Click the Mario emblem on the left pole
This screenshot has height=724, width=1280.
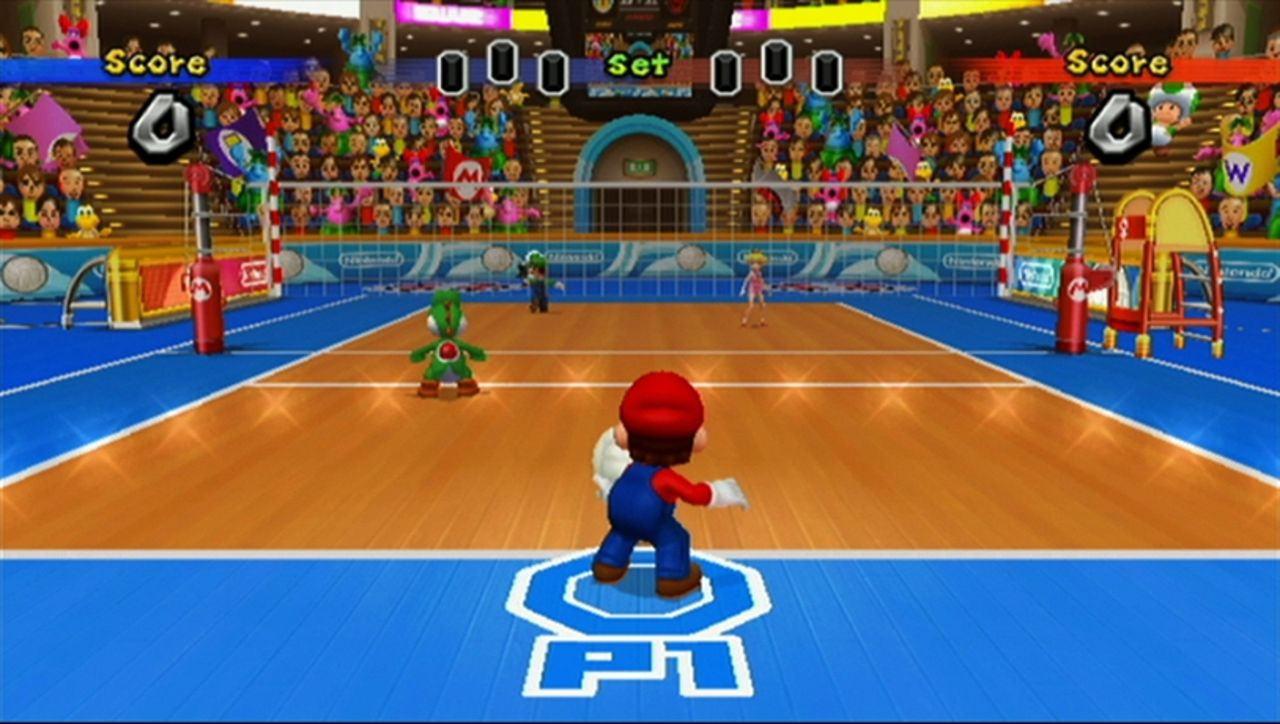coord(202,289)
